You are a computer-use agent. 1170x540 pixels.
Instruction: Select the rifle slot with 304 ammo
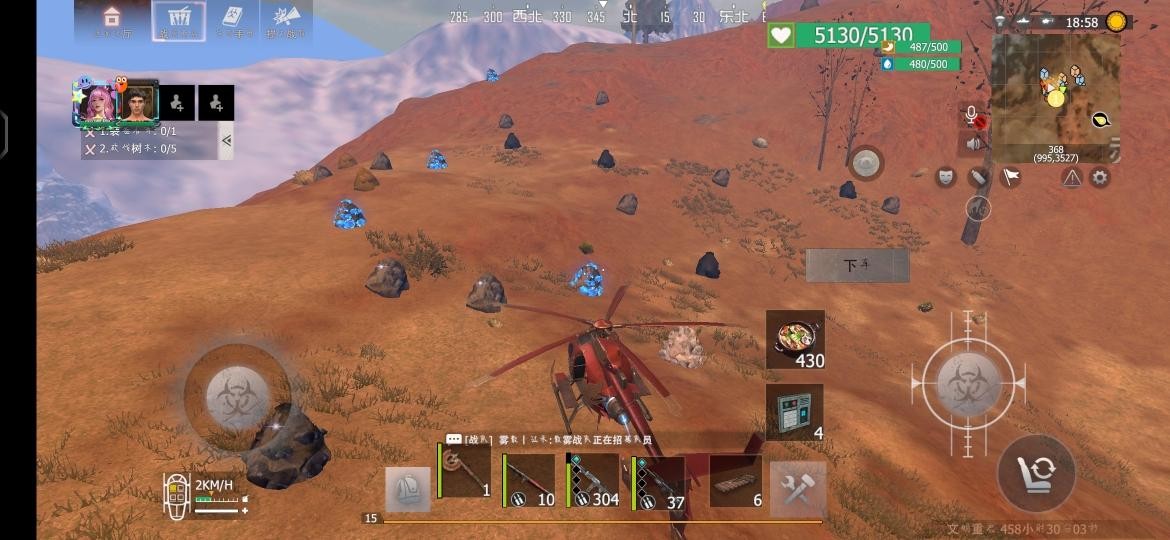coord(592,481)
